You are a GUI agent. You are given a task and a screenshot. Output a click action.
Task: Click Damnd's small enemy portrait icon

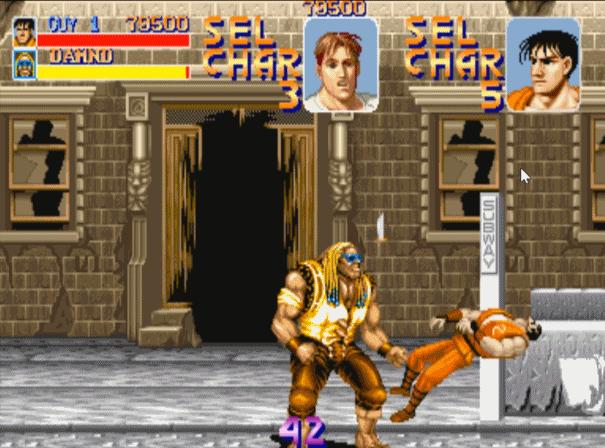pos(24,64)
